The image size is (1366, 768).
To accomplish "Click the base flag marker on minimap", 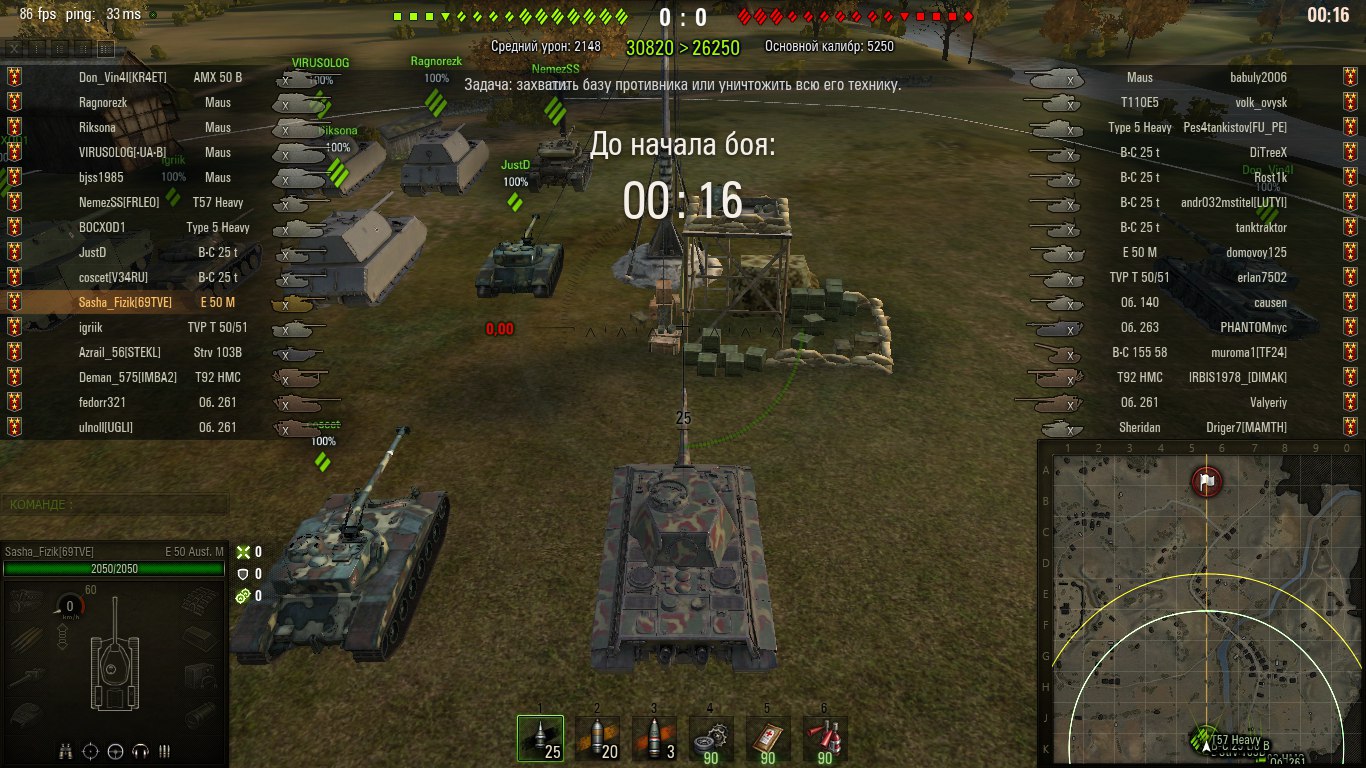I will tap(1207, 482).
